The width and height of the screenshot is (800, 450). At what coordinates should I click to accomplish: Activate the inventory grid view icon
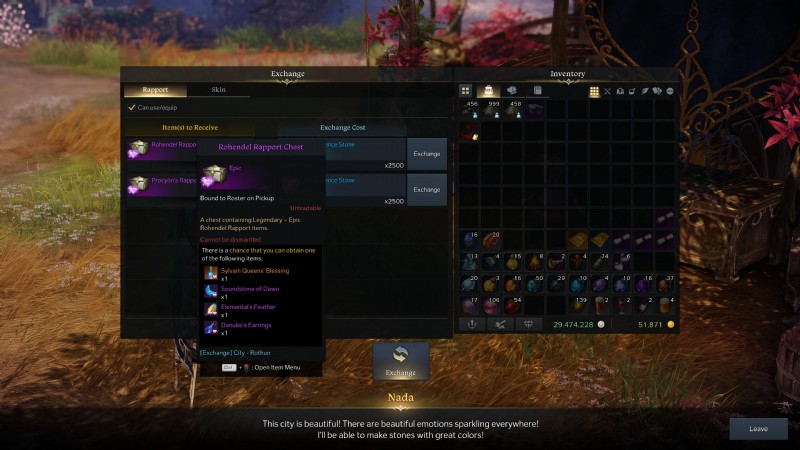point(594,91)
